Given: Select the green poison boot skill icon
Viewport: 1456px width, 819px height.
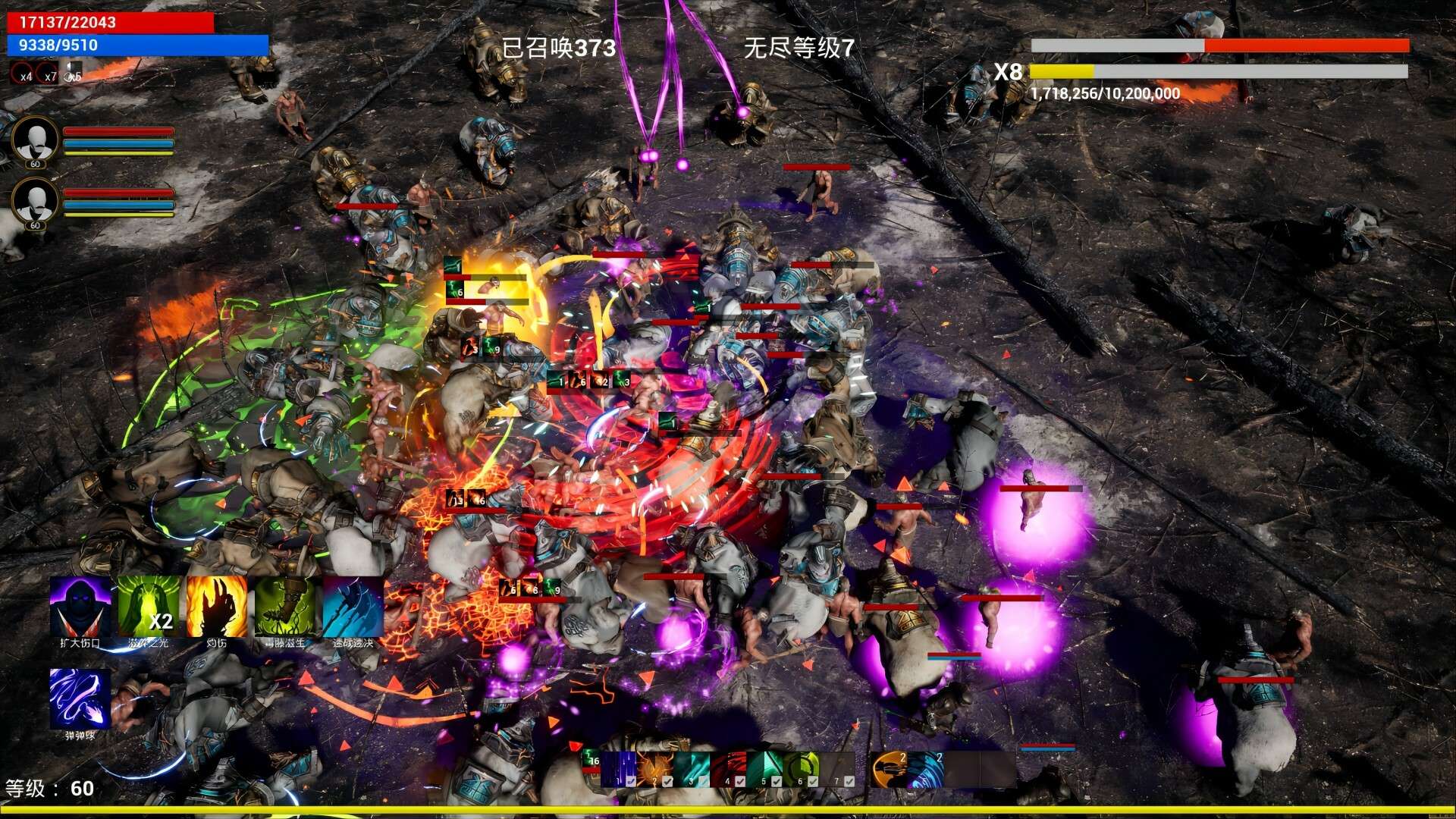Looking at the screenshot, I should tap(285, 607).
